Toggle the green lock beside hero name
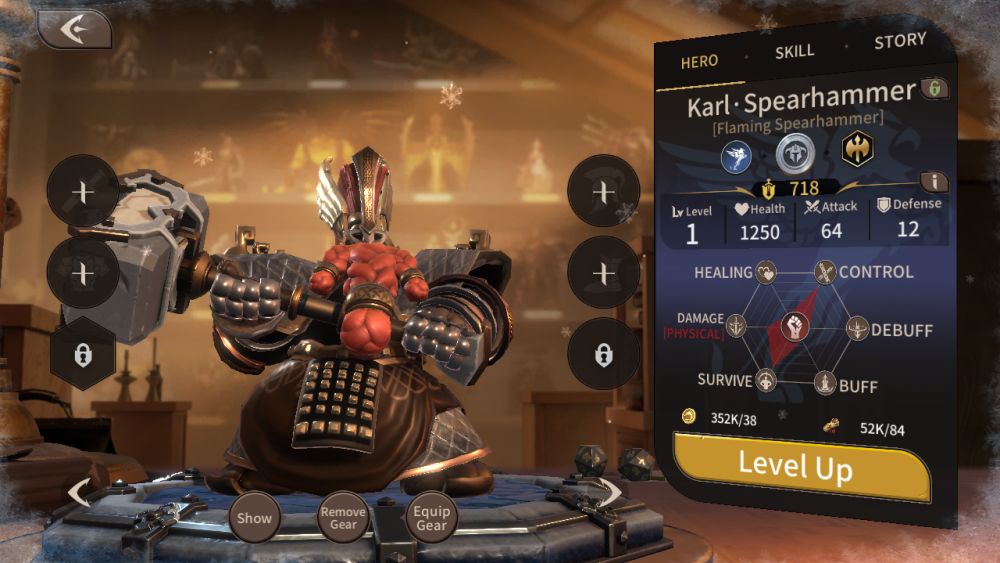This screenshot has height=563, width=1000. [934, 89]
